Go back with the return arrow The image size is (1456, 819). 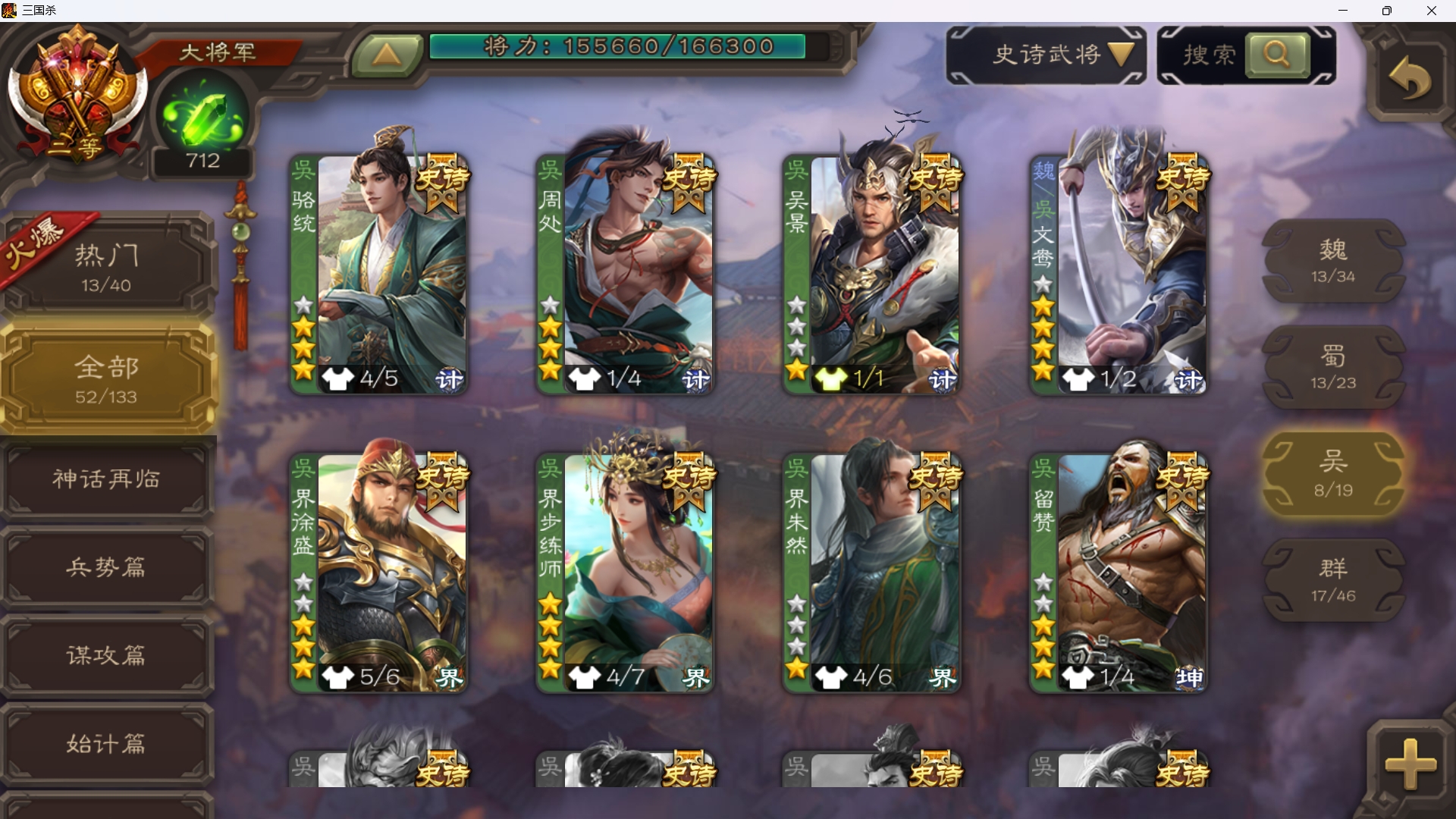[x=1410, y=80]
